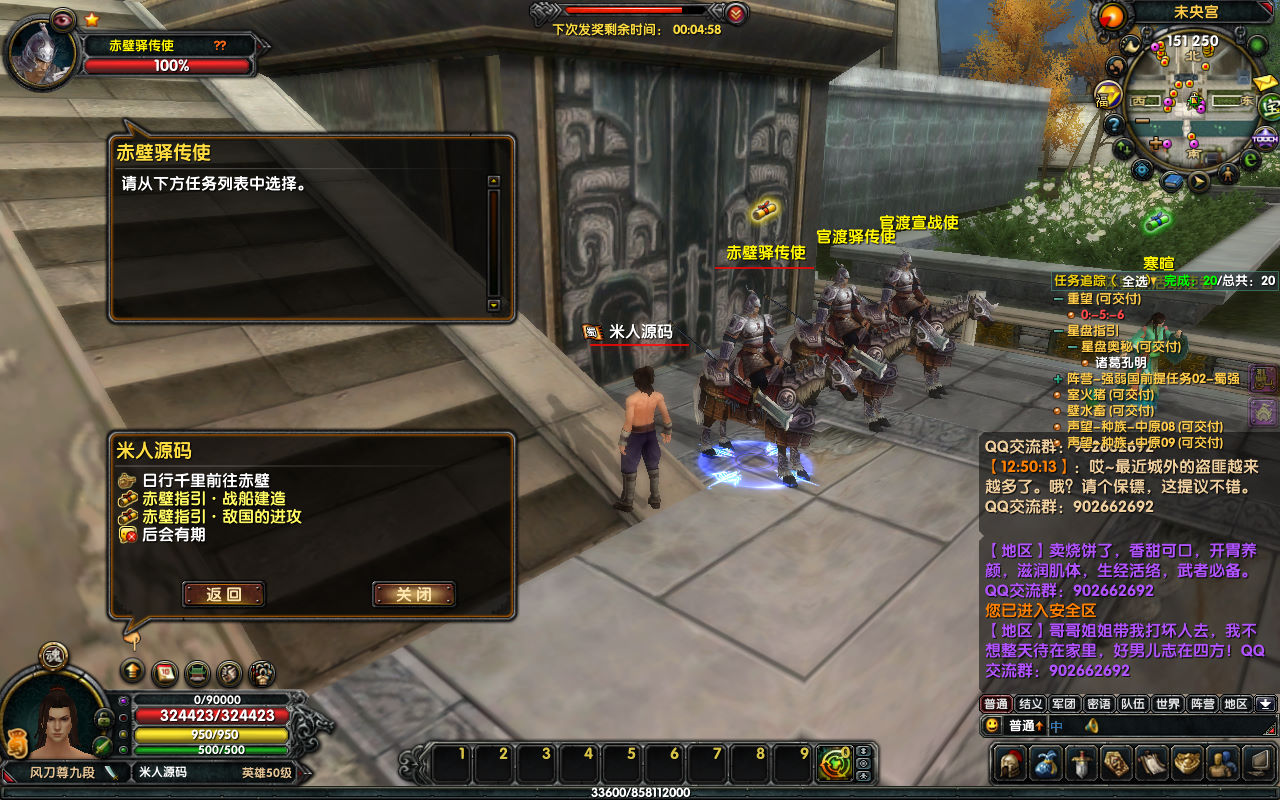This screenshot has width=1280, height=800.
Task: Click the blue question mark help icon
Action: click(1113, 125)
